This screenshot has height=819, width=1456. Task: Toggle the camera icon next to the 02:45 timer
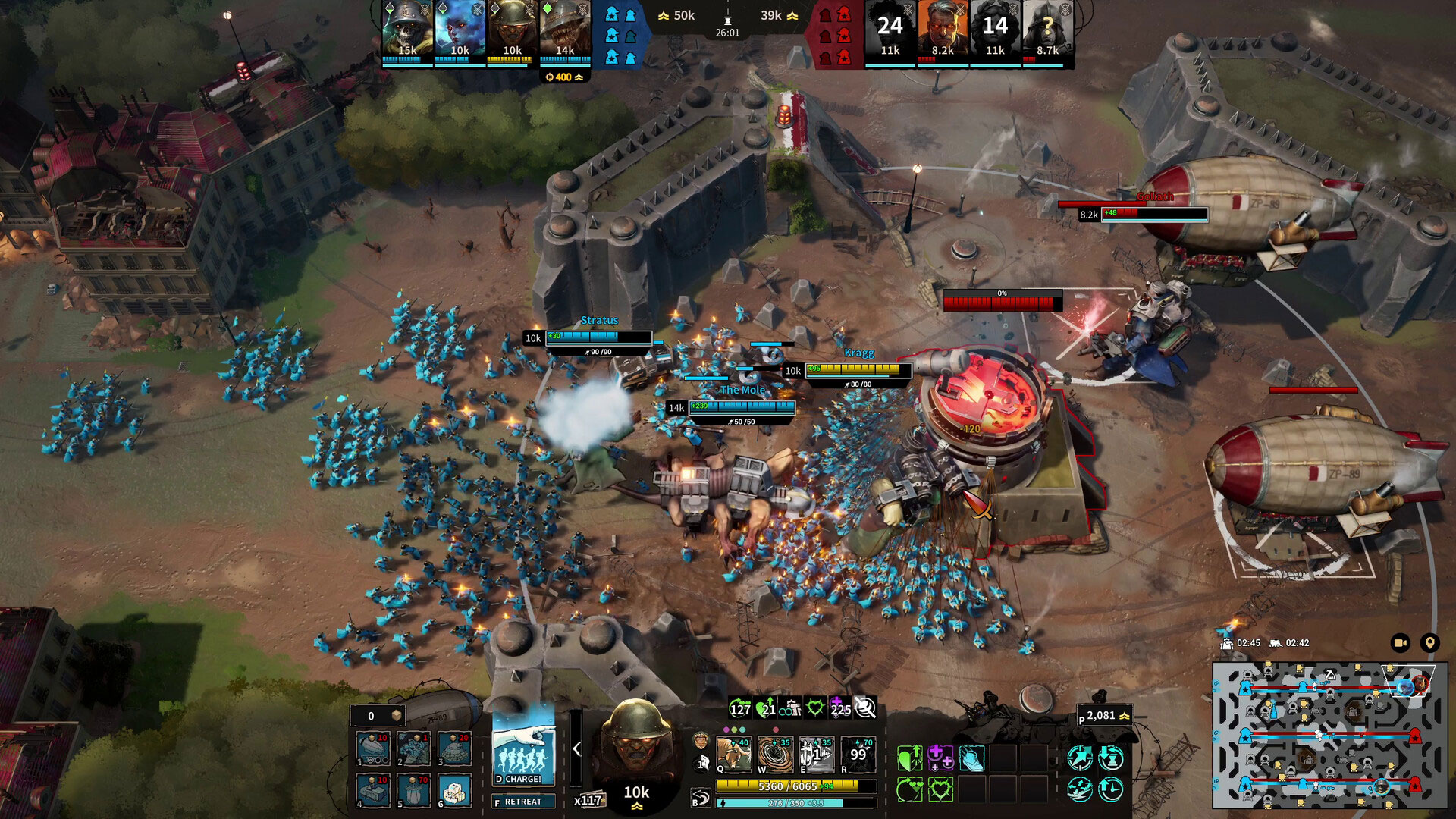tap(1400, 643)
